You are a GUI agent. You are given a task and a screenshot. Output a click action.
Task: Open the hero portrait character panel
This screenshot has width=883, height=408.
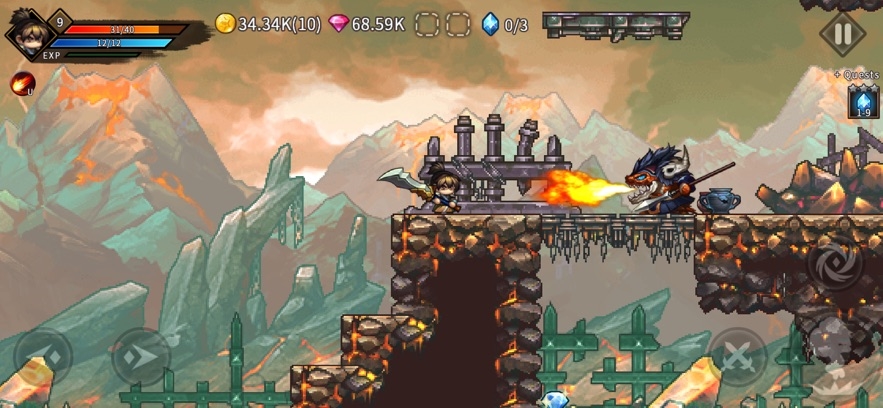pyautogui.click(x=27, y=33)
